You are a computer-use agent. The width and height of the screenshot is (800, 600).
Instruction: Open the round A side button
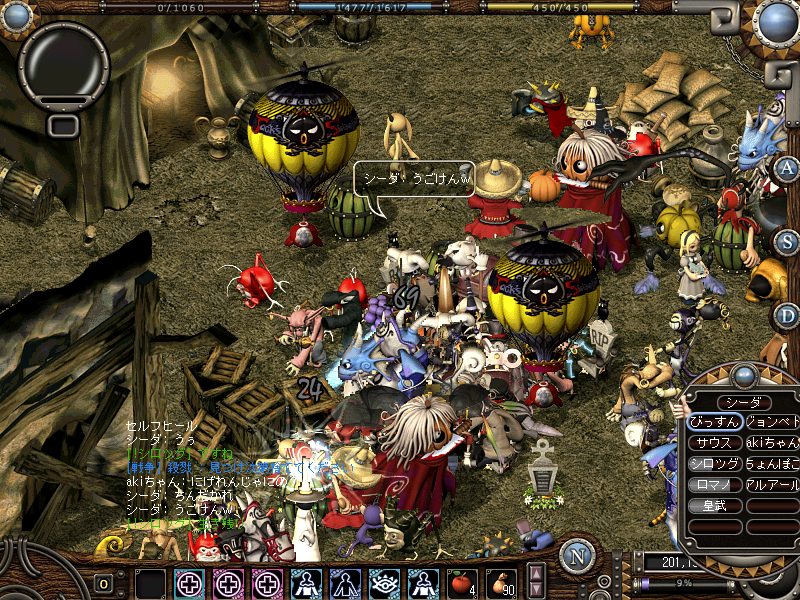point(787,167)
